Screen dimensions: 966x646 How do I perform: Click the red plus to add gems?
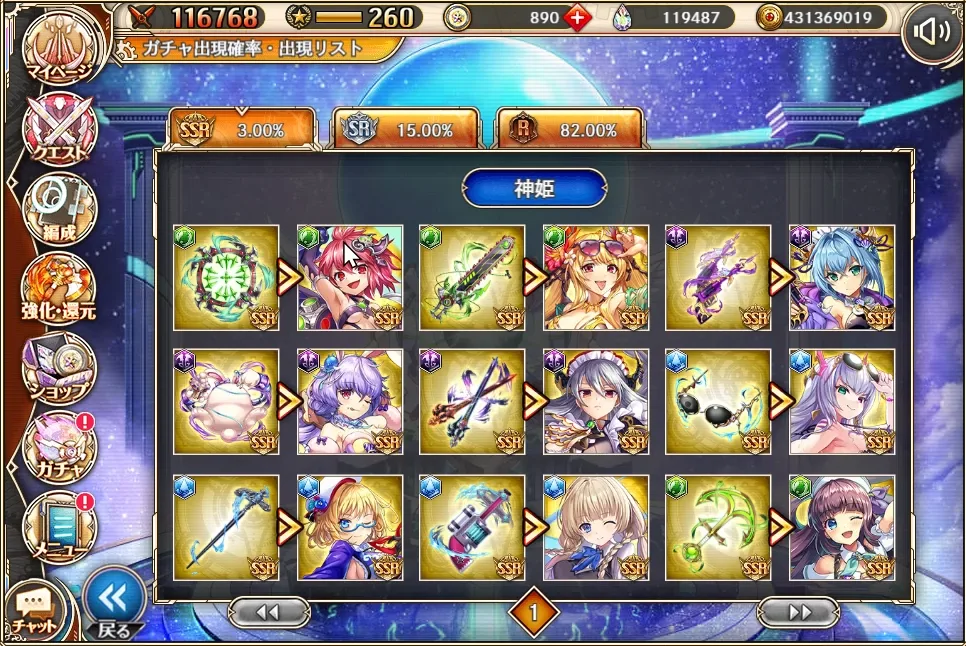pos(576,17)
